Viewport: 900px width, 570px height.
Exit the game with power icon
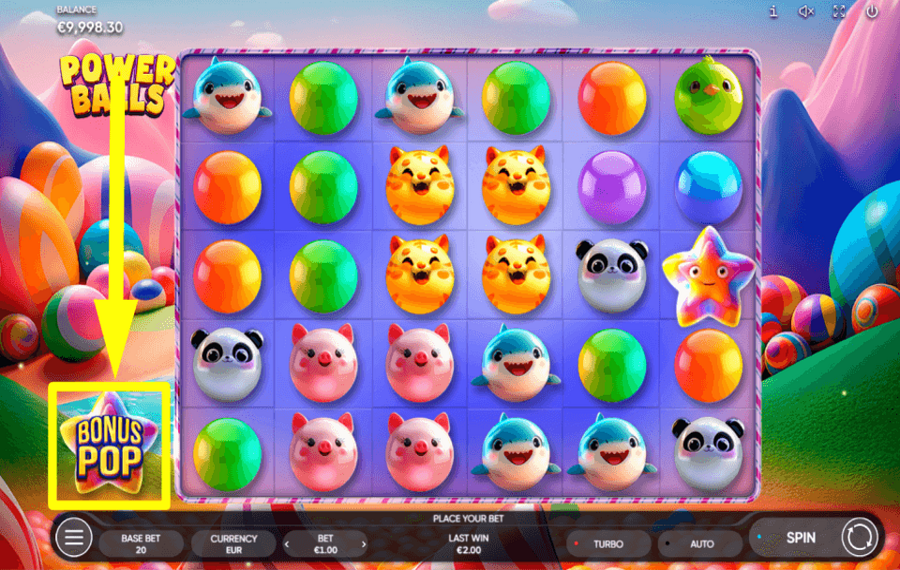click(x=872, y=12)
